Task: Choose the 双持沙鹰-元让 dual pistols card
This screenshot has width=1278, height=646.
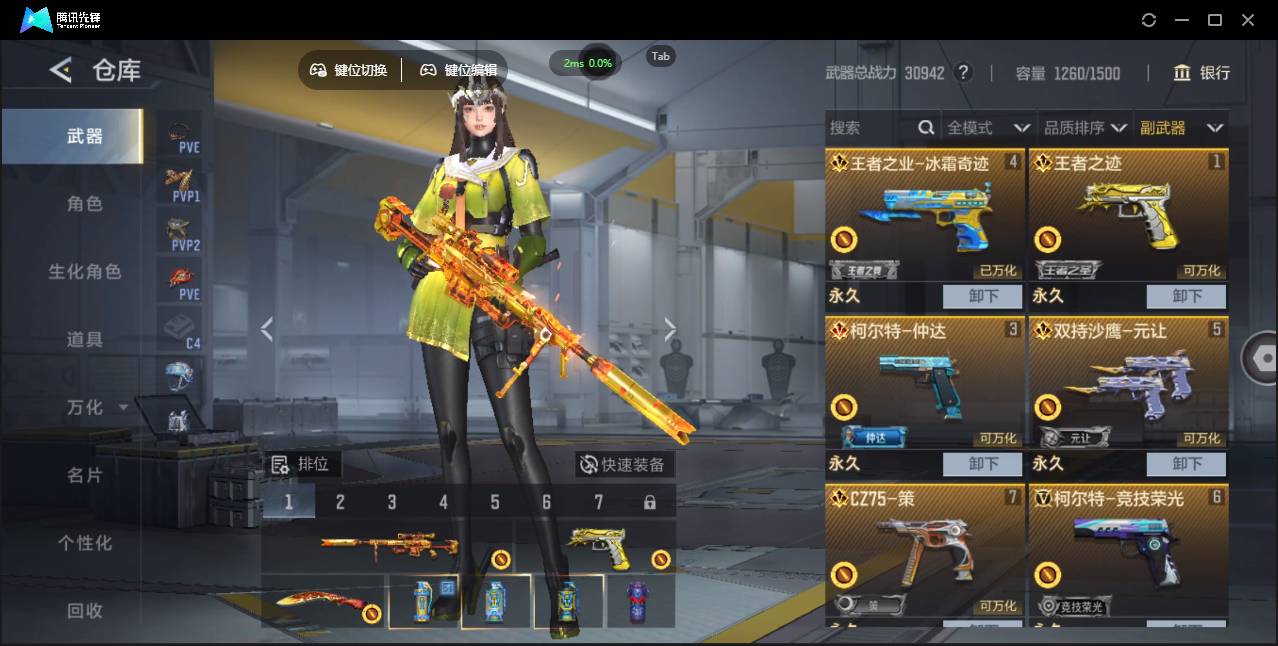Action: [x=1128, y=384]
